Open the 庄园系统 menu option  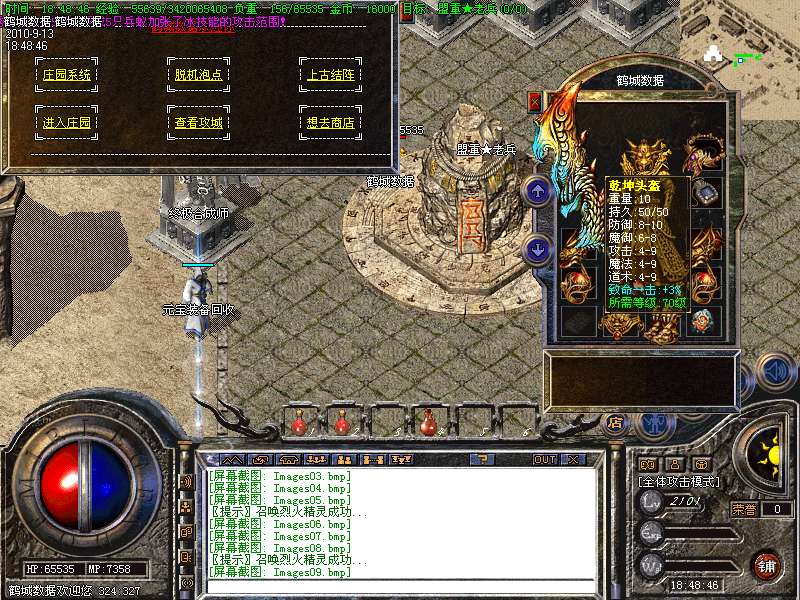[x=67, y=74]
